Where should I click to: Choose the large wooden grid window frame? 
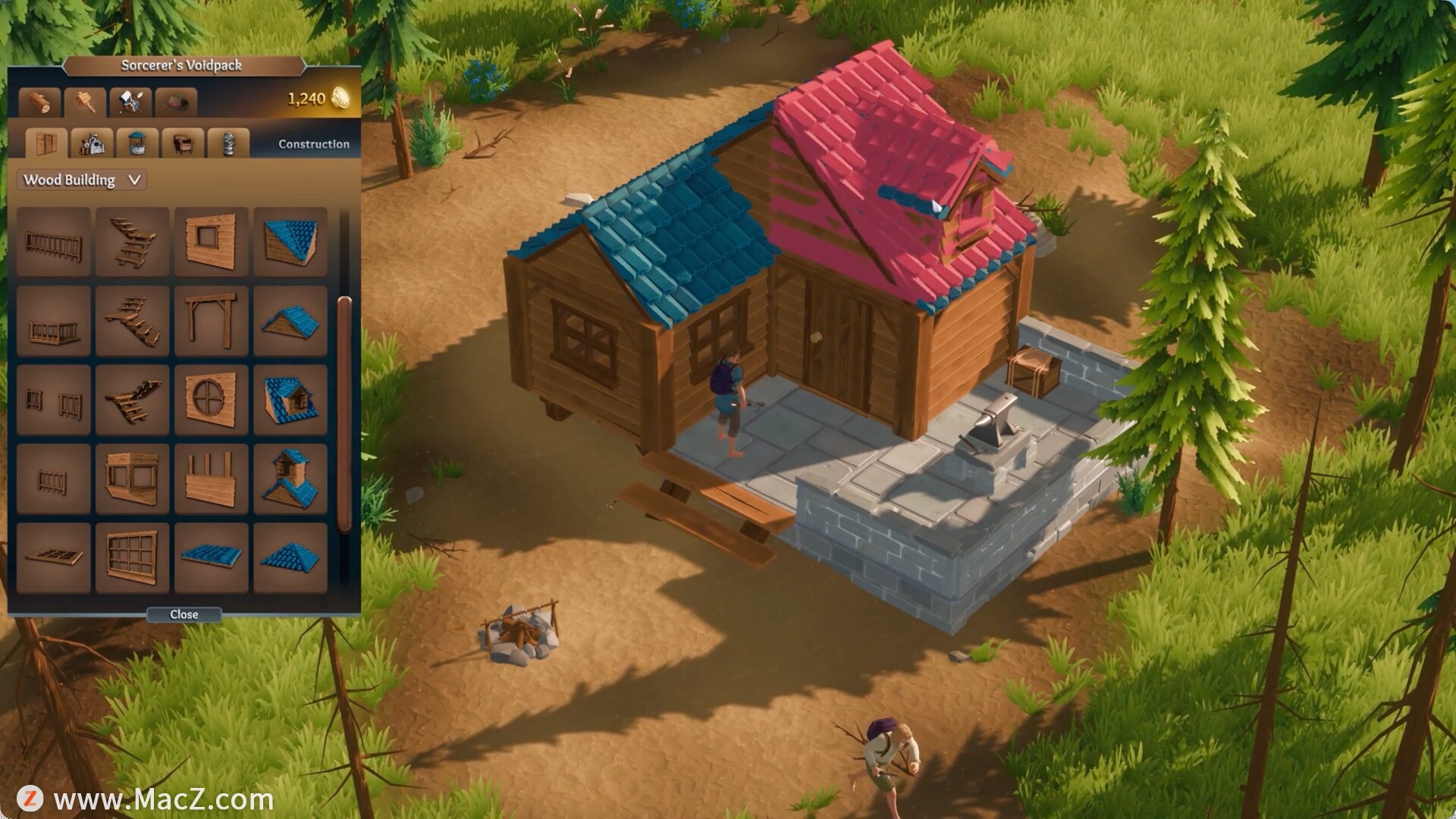click(x=132, y=557)
